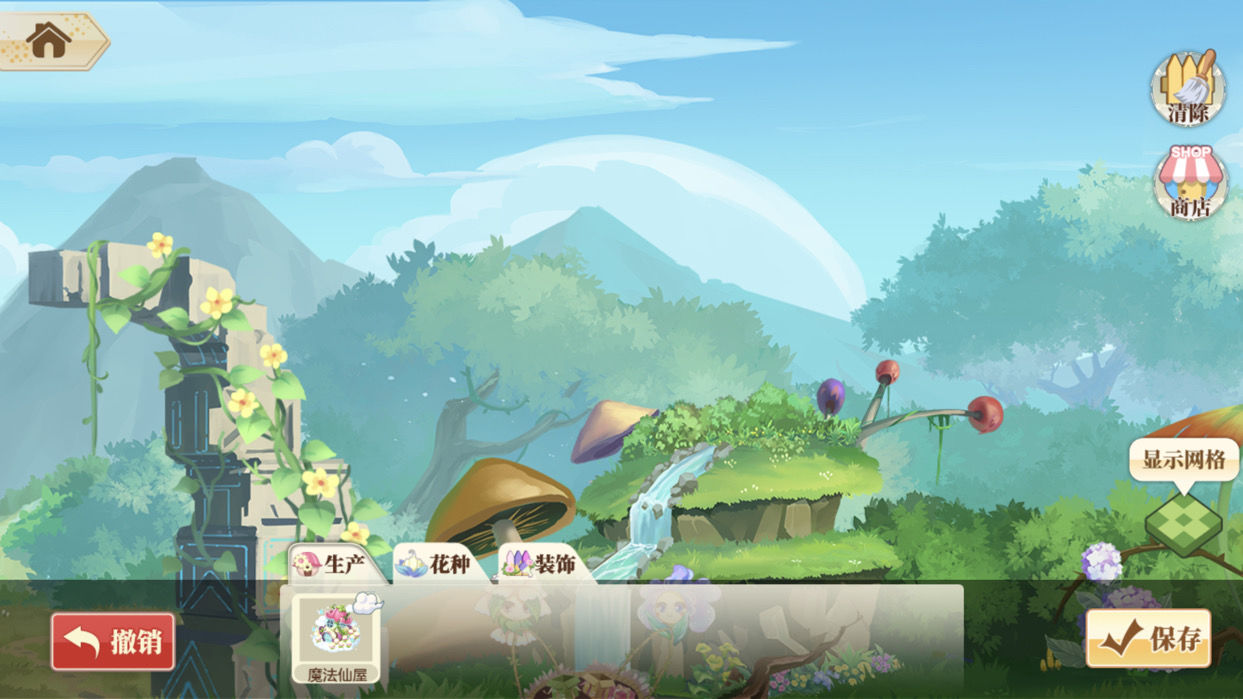The height and width of the screenshot is (699, 1243).
Task: Open the 商店 shop
Action: pos(1189,182)
